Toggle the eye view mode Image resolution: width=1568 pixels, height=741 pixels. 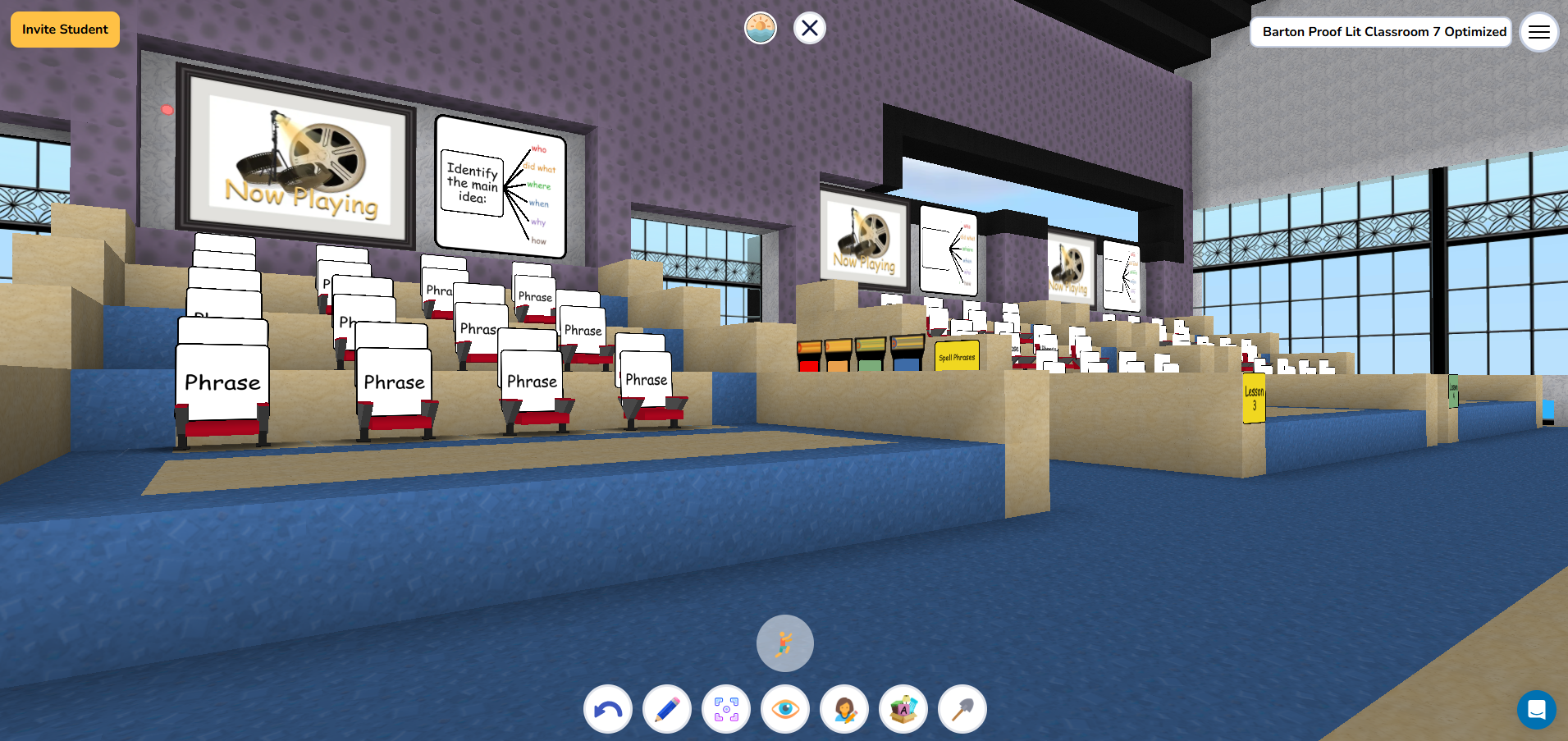pyautogui.click(x=784, y=709)
